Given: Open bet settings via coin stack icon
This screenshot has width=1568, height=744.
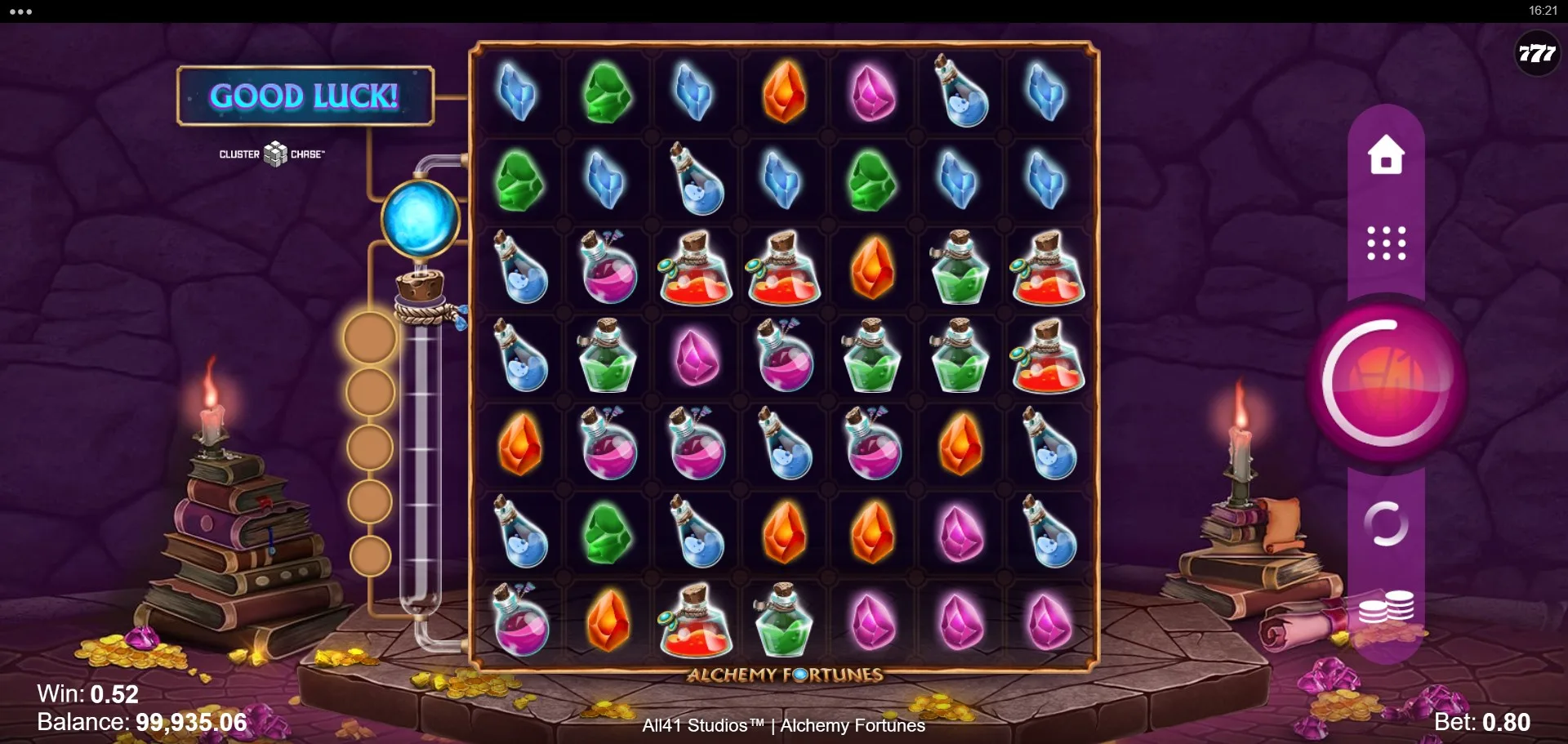Looking at the screenshot, I should pyautogui.click(x=1386, y=608).
